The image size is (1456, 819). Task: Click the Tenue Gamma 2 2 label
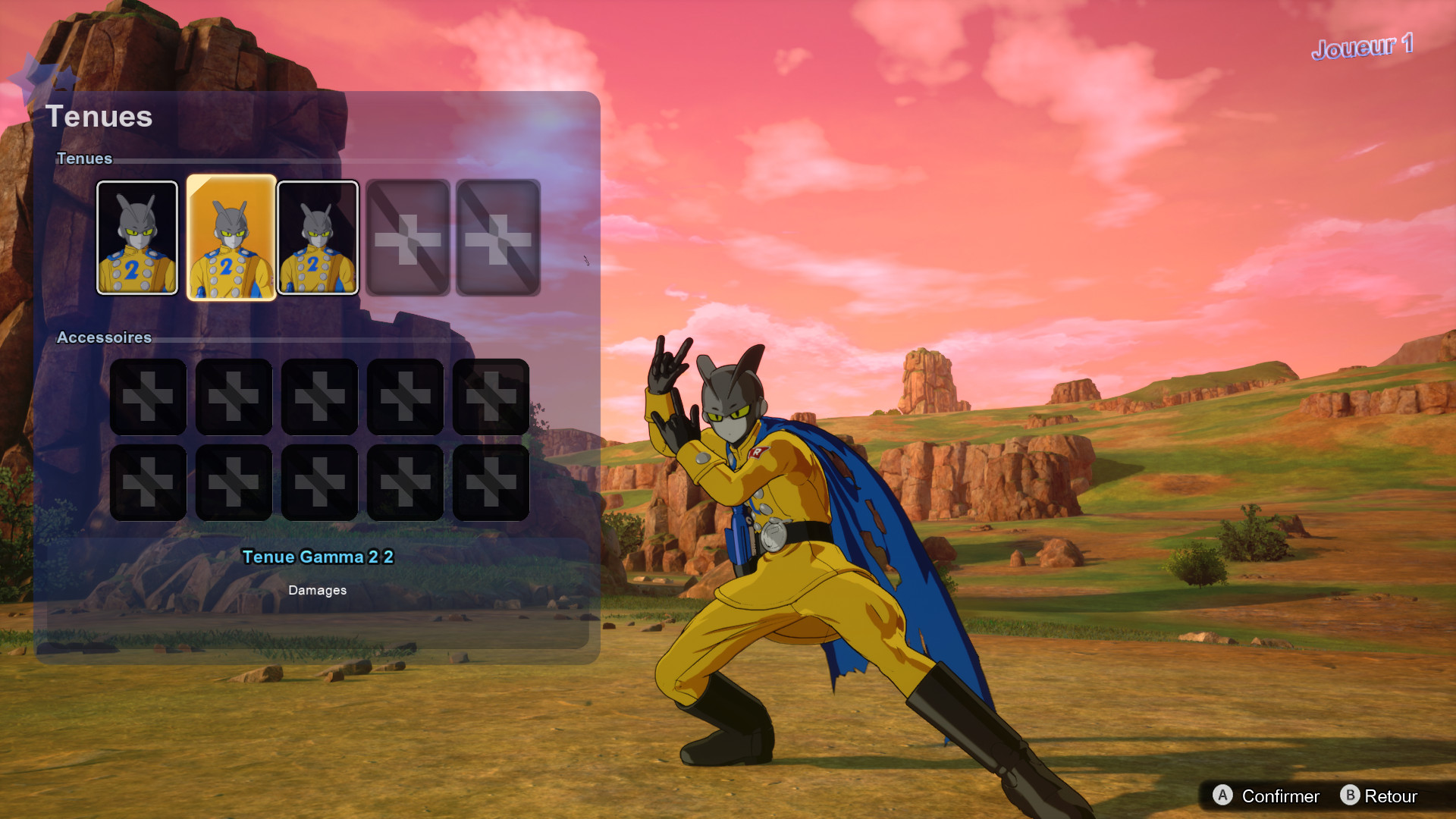pos(318,557)
